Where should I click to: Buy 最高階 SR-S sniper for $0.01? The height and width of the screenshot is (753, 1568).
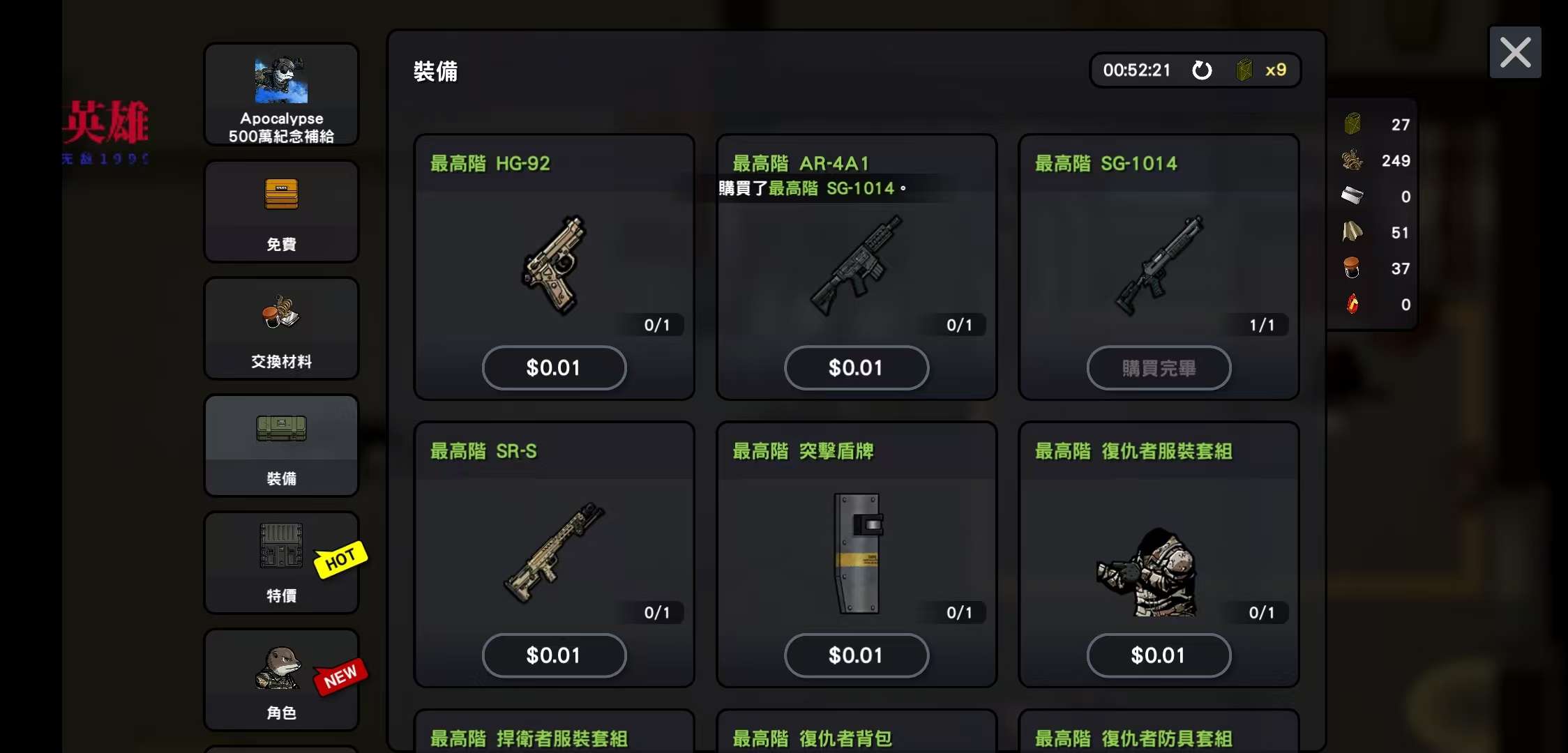554,655
